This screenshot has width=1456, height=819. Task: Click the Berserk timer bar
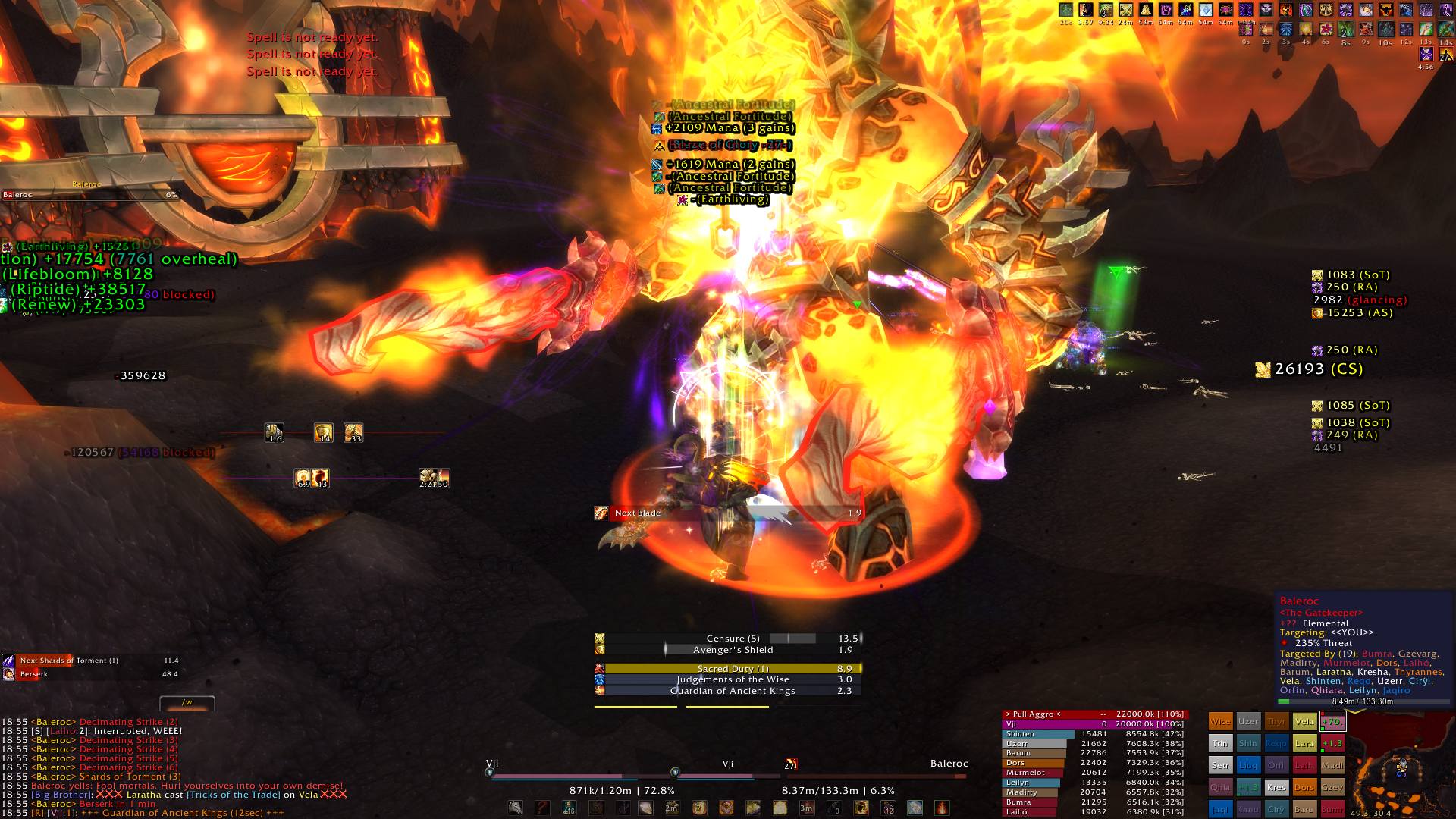tap(90, 674)
